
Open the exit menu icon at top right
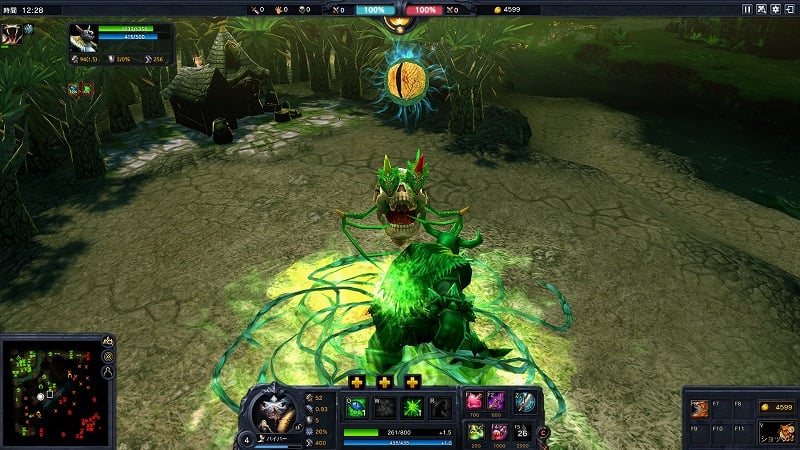pos(789,9)
